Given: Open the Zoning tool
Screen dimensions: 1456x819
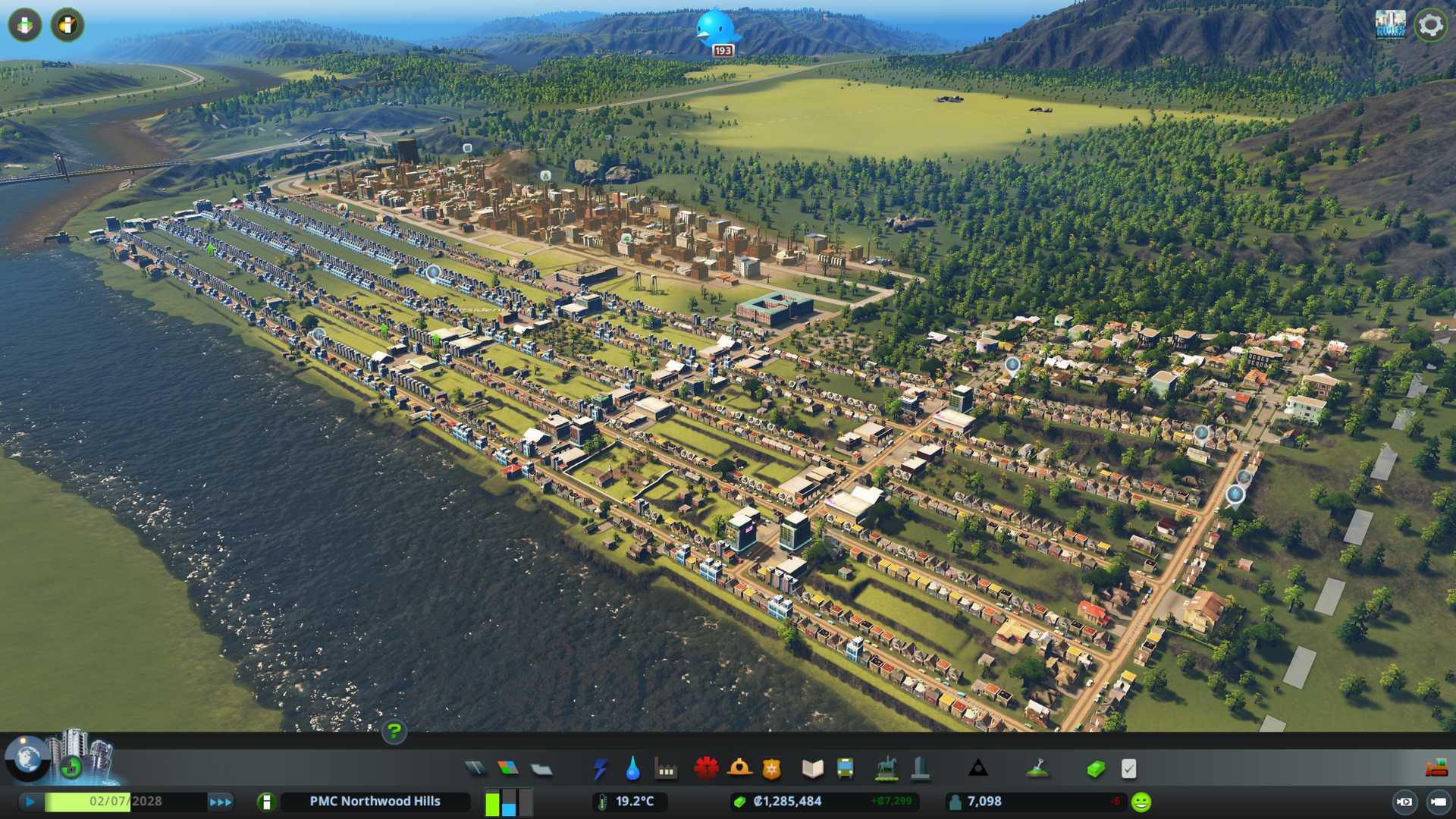Looking at the screenshot, I should pos(508,769).
